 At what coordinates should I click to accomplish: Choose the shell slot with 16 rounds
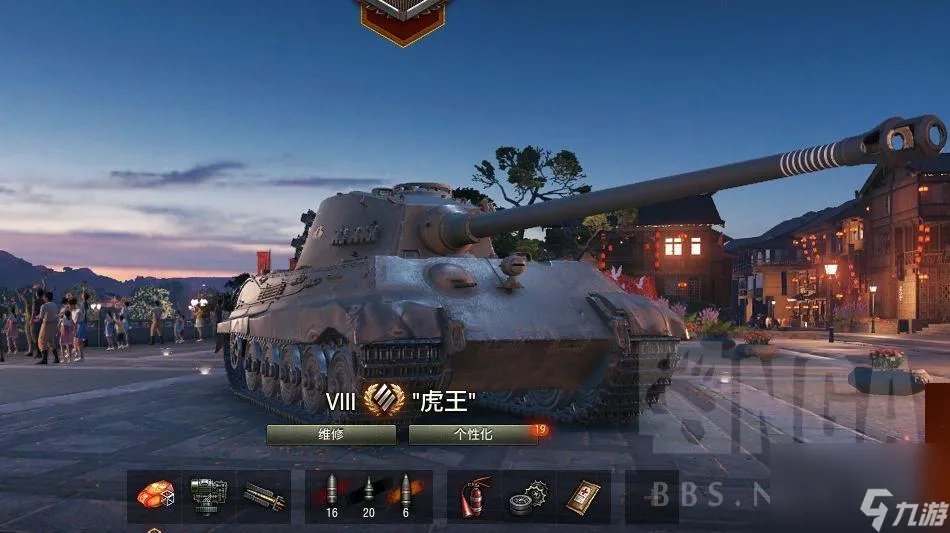[x=331, y=496]
